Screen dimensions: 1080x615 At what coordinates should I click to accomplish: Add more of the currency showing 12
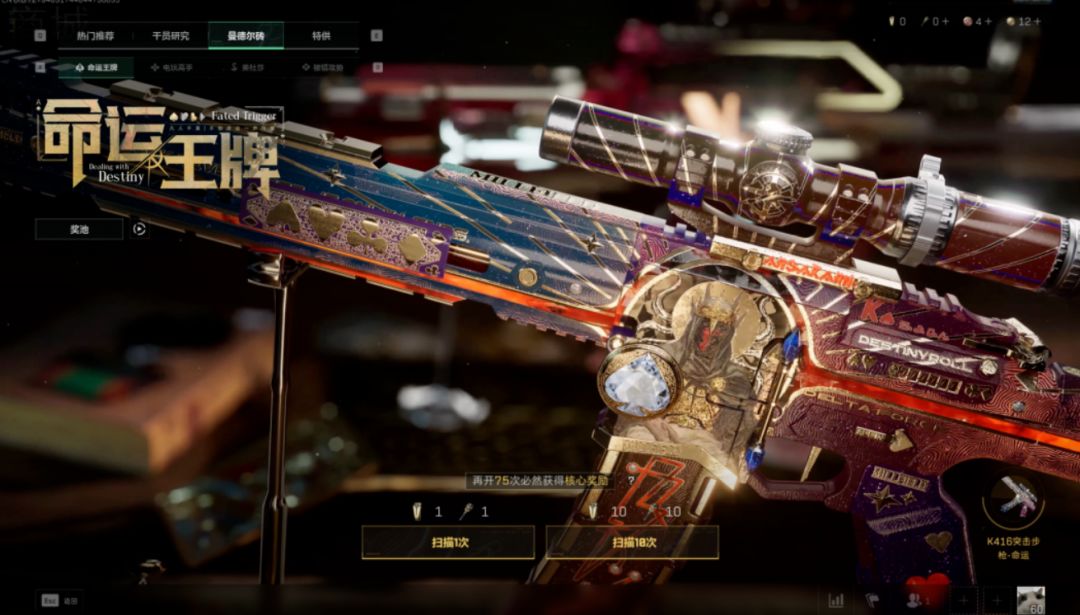pos(1037,21)
